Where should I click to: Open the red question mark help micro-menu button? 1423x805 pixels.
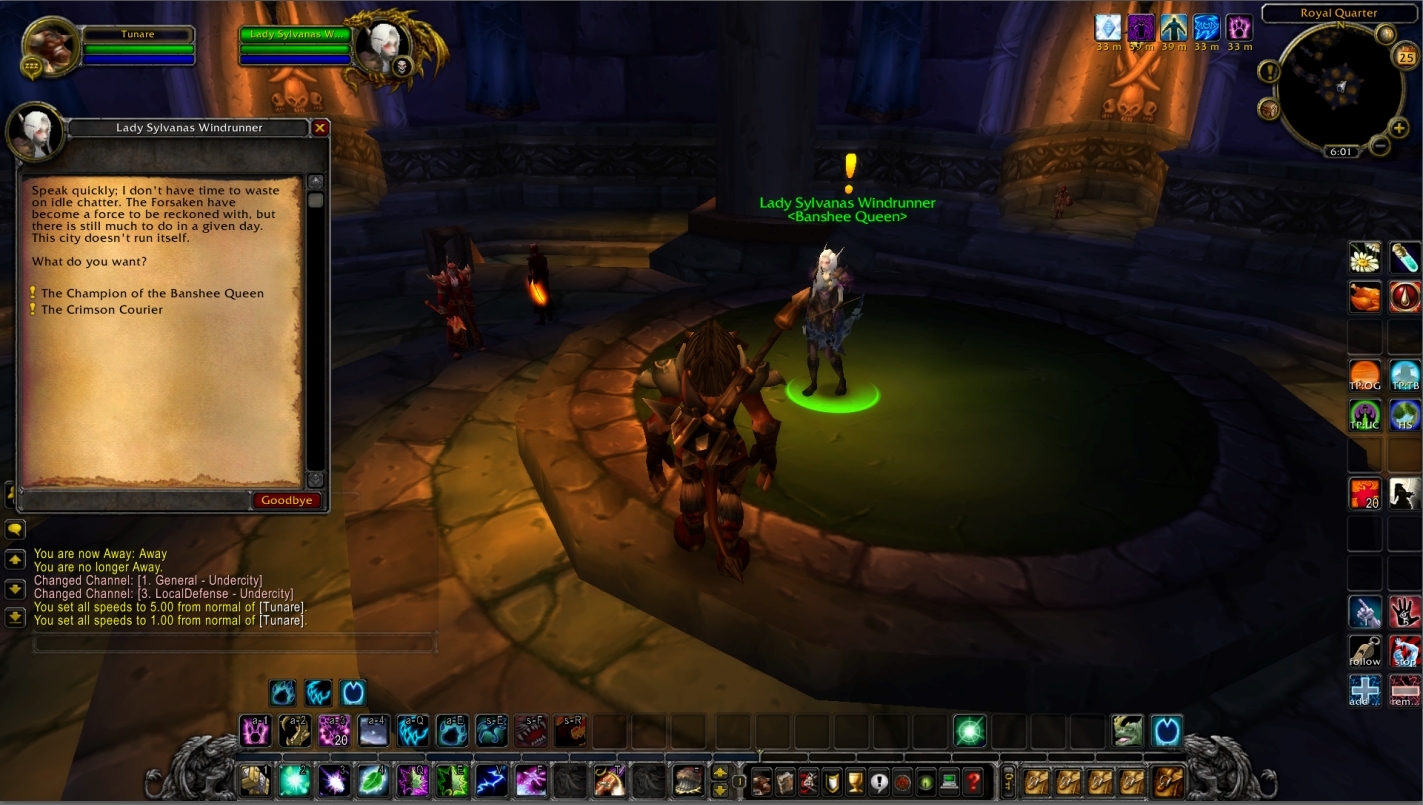(974, 782)
